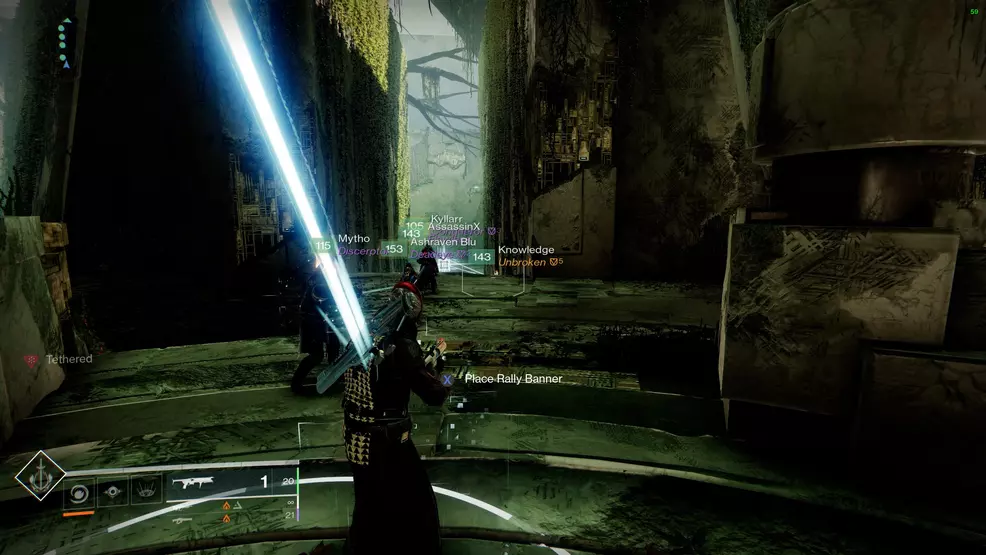
Task: Click the Place Rally Banner label
Action: tap(512, 379)
